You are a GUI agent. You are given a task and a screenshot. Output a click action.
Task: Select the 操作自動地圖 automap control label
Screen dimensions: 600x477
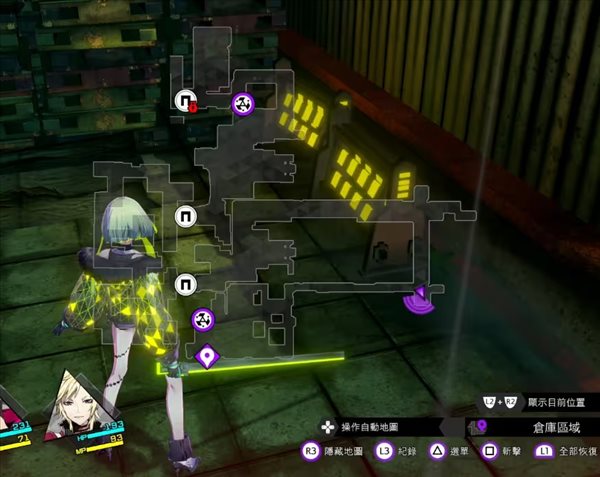point(364,427)
